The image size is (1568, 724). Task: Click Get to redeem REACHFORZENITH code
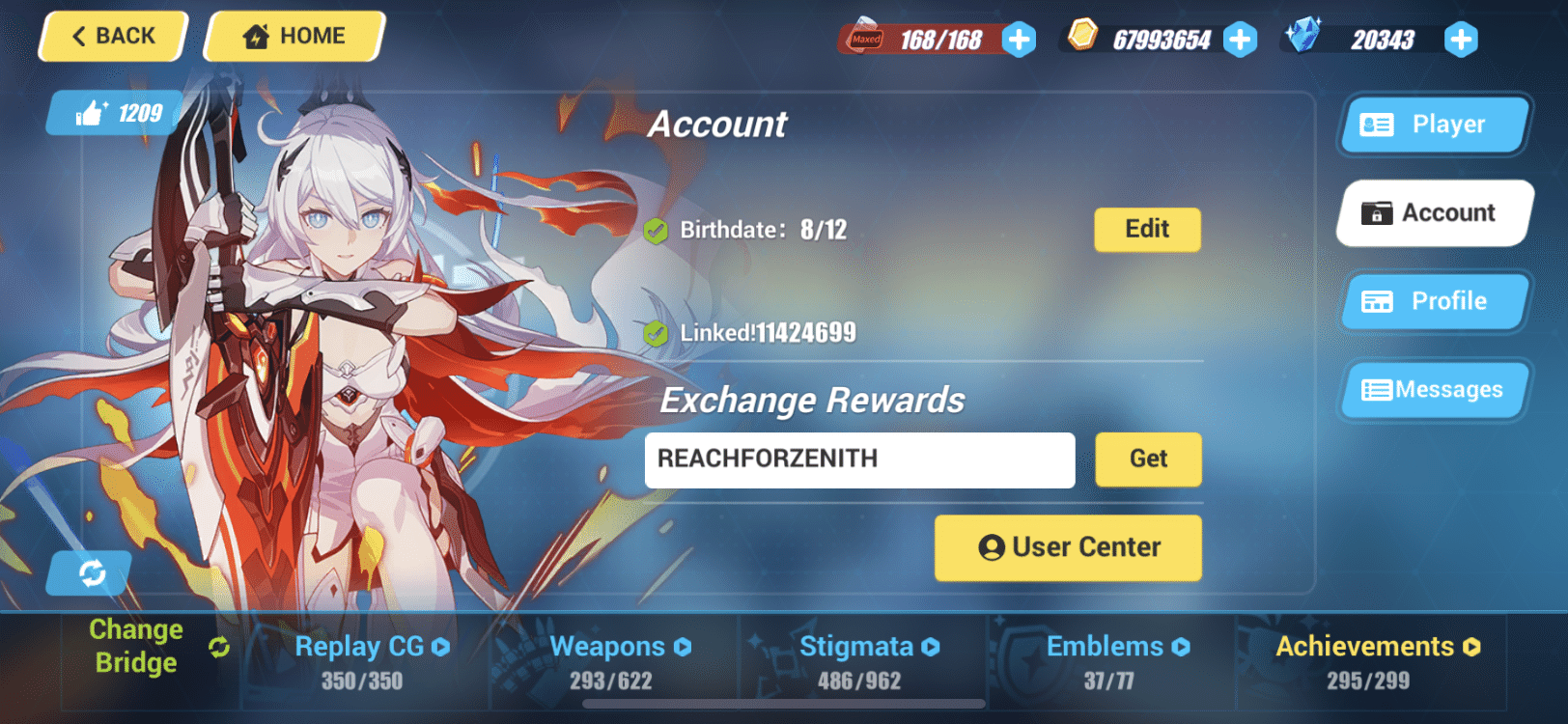click(x=1148, y=459)
